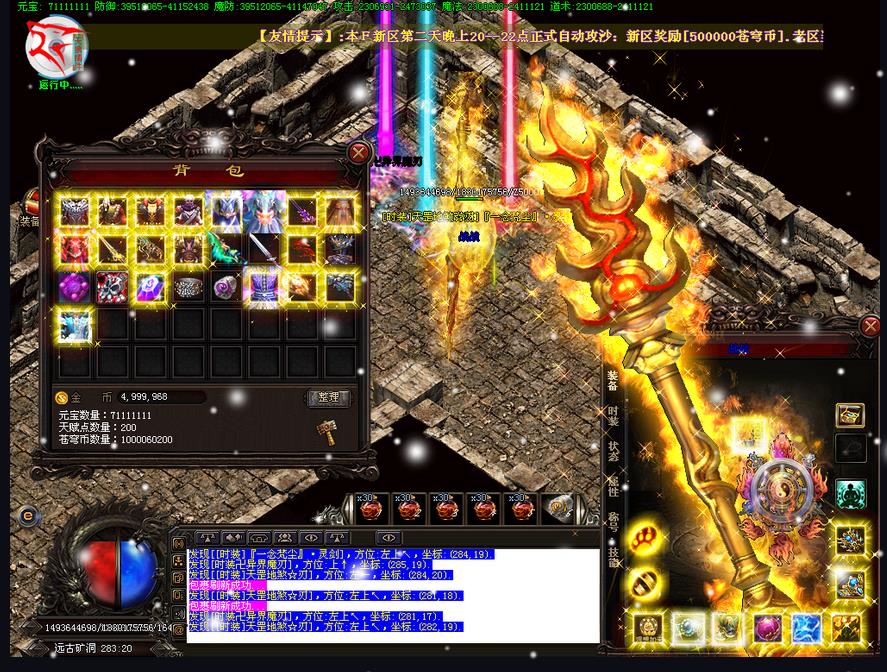
Task: Click the round 'e' button above orb
Action: pyautogui.click(x=28, y=516)
